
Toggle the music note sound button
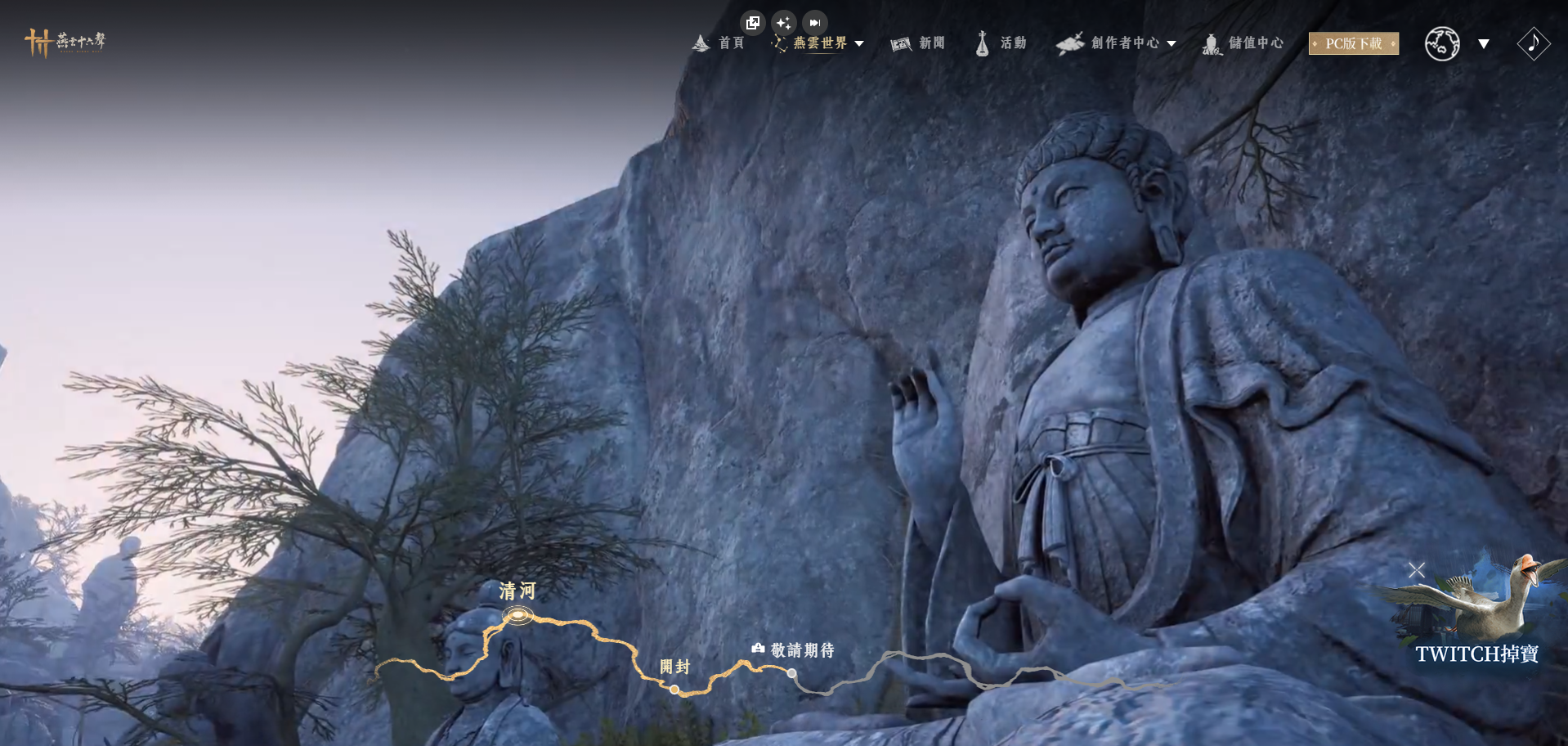click(x=1533, y=43)
